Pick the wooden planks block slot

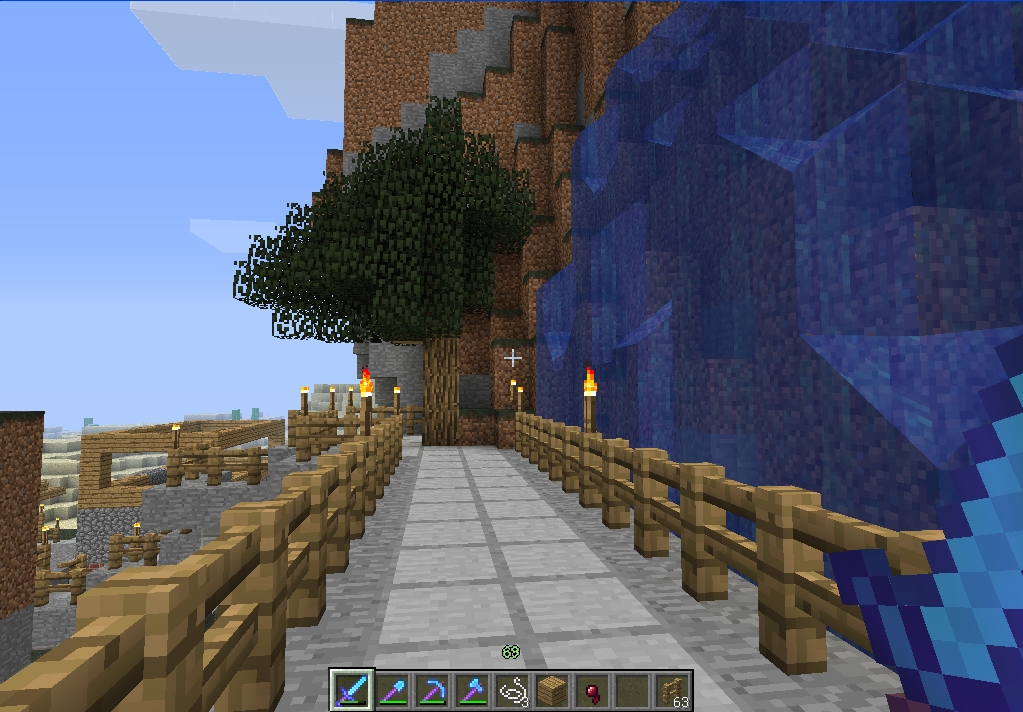(552, 690)
